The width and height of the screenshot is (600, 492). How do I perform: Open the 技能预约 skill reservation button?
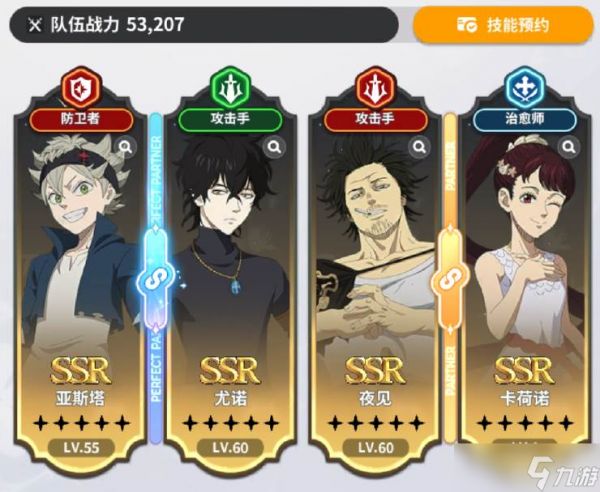coord(503,25)
